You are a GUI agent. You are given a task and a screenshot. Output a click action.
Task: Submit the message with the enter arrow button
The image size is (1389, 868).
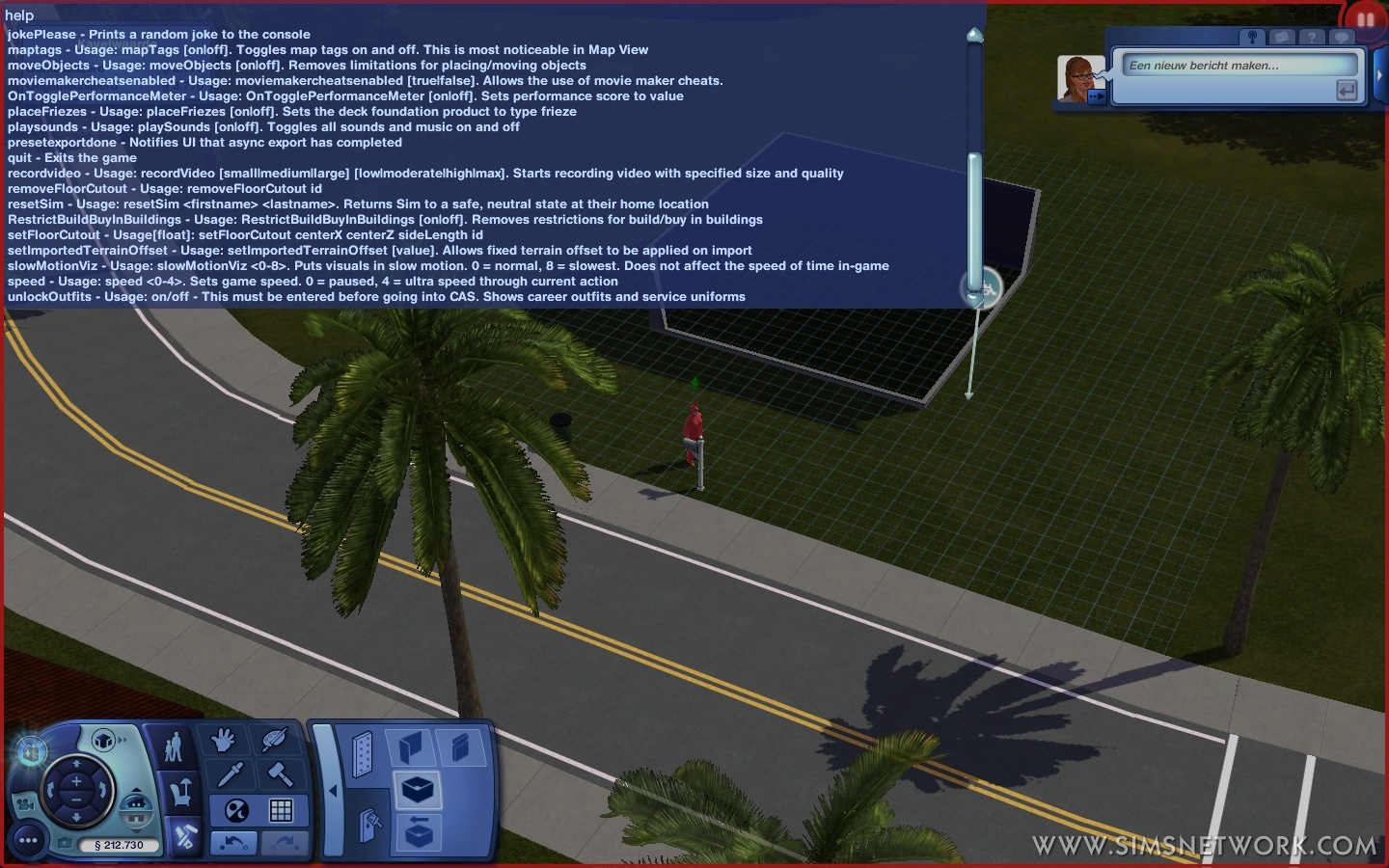click(1347, 91)
